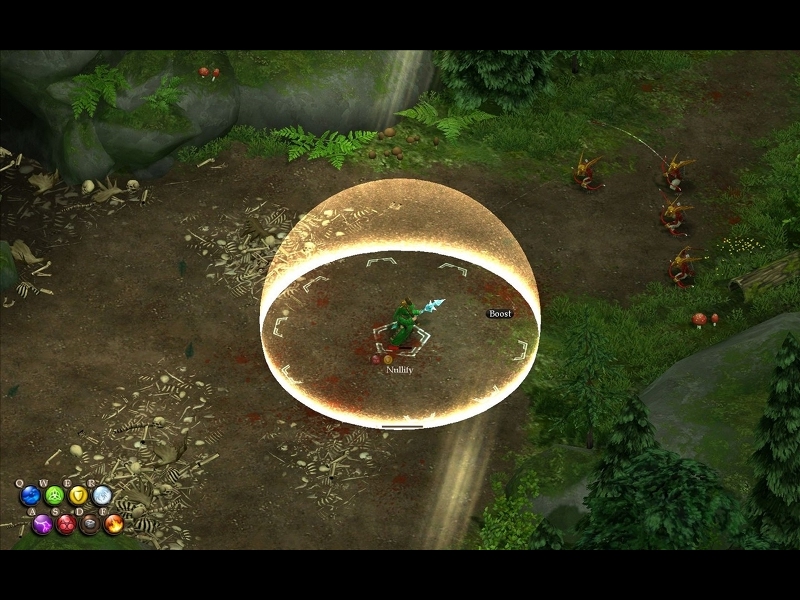Queue the purple Lightning element orb

[42, 524]
